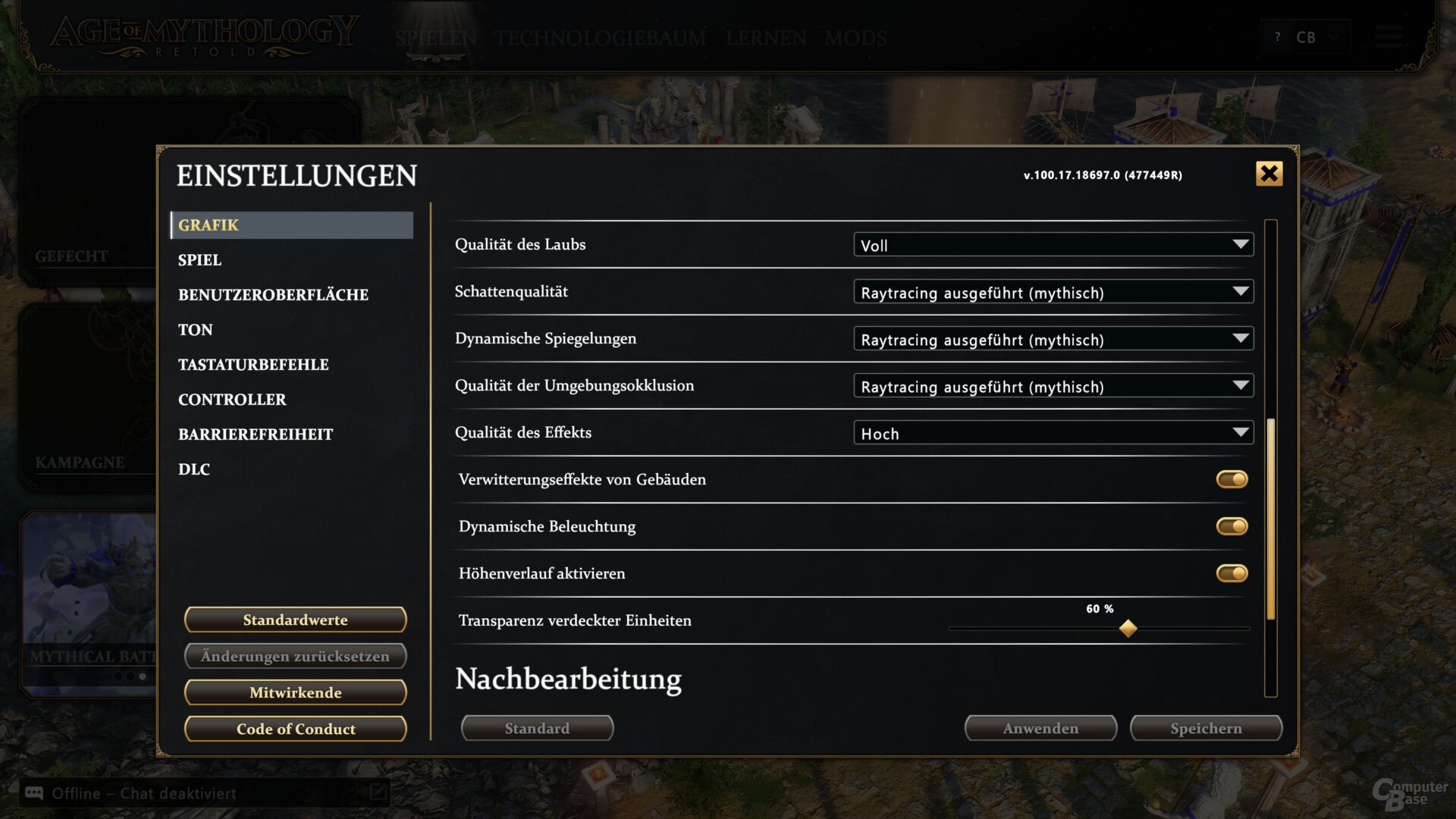The image size is (1456, 819).
Task: Disable the Verwitterungseffekte von Gebäuden toggle
Action: point(1231,479)
